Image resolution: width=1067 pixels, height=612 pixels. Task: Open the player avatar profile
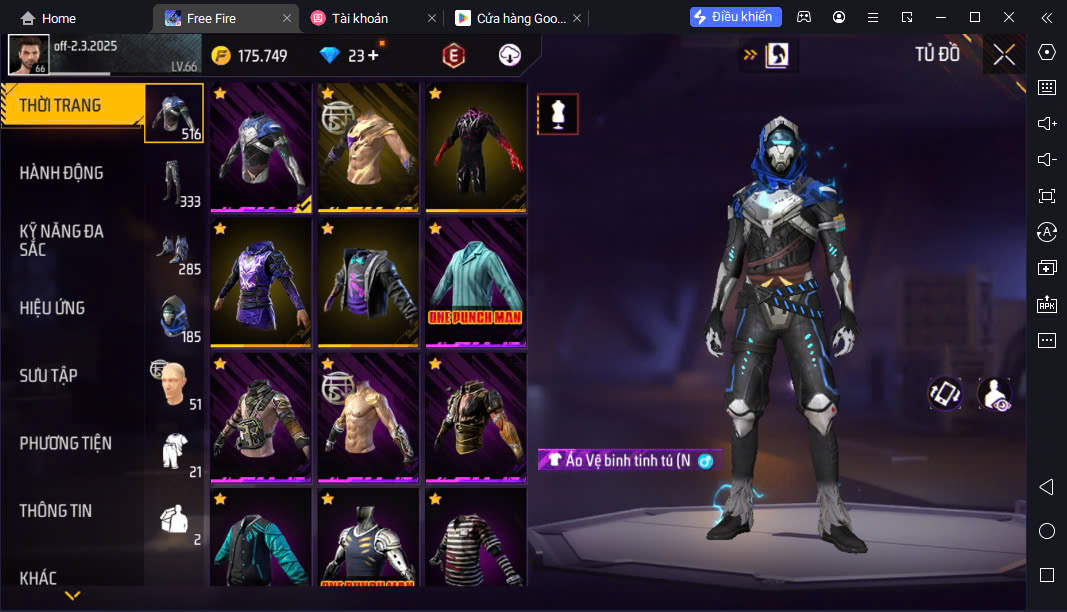(28, 55)
